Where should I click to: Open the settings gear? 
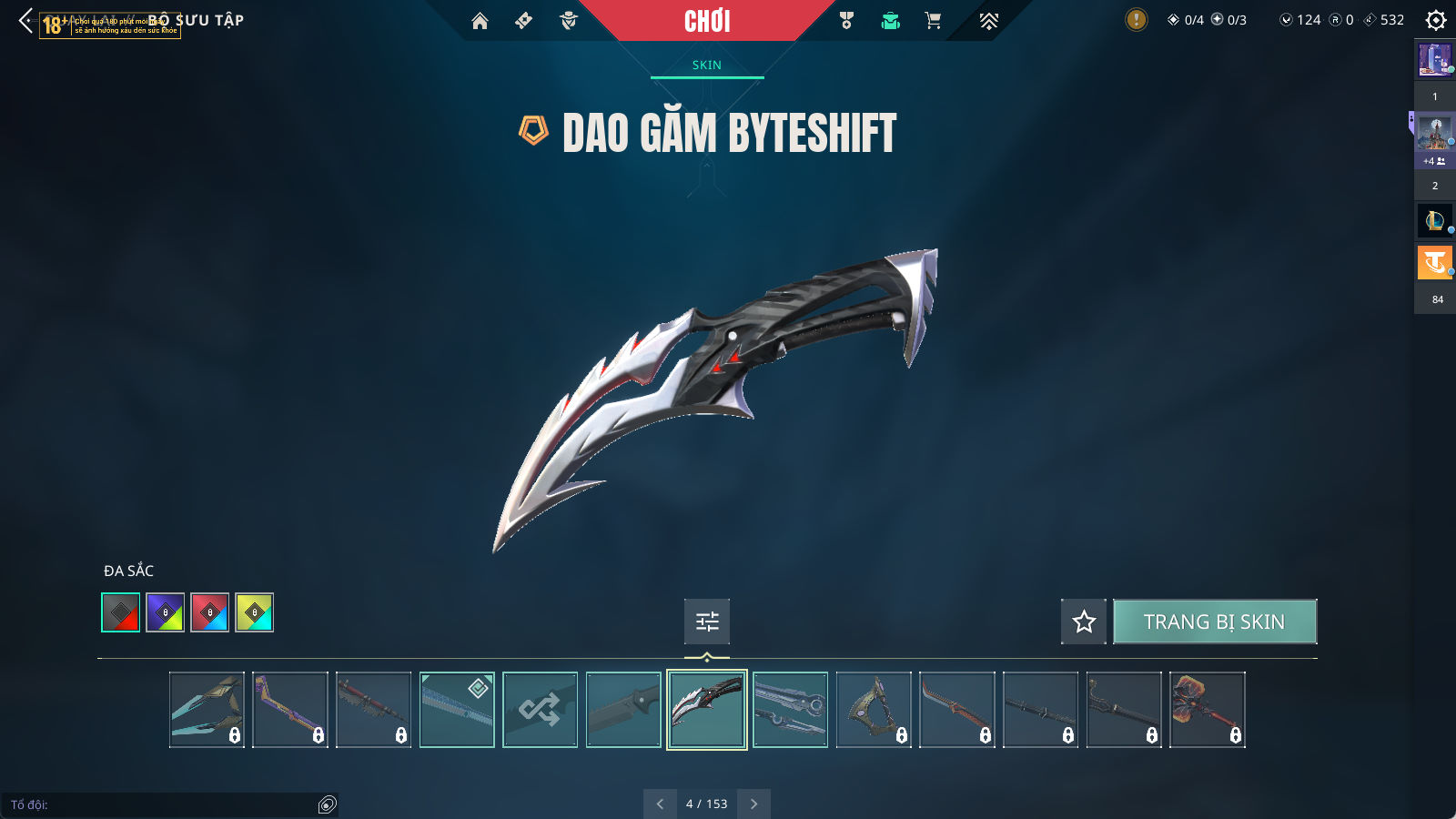pyautogui.click(x=1436, y=20)
